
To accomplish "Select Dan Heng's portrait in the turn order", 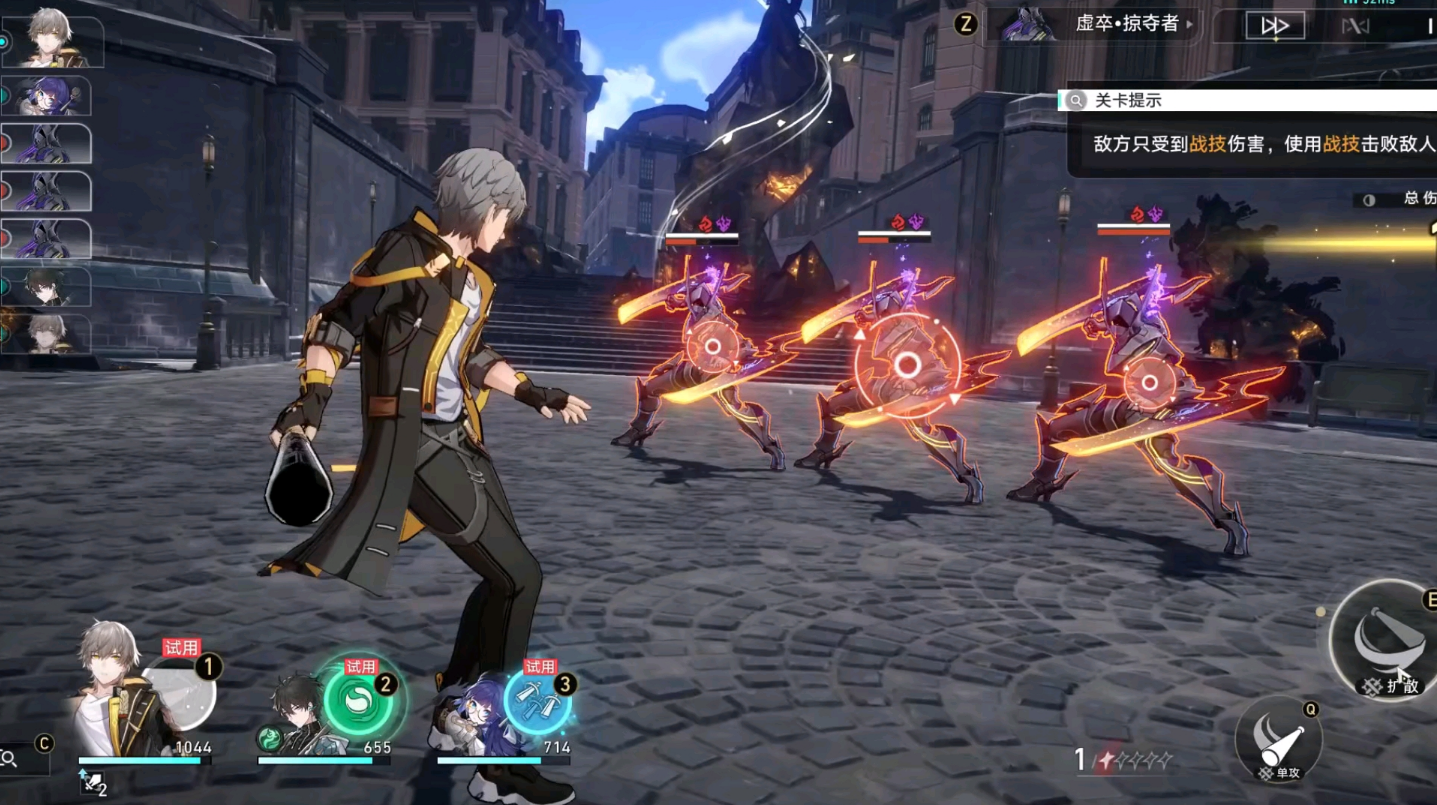I will [48, 287].
